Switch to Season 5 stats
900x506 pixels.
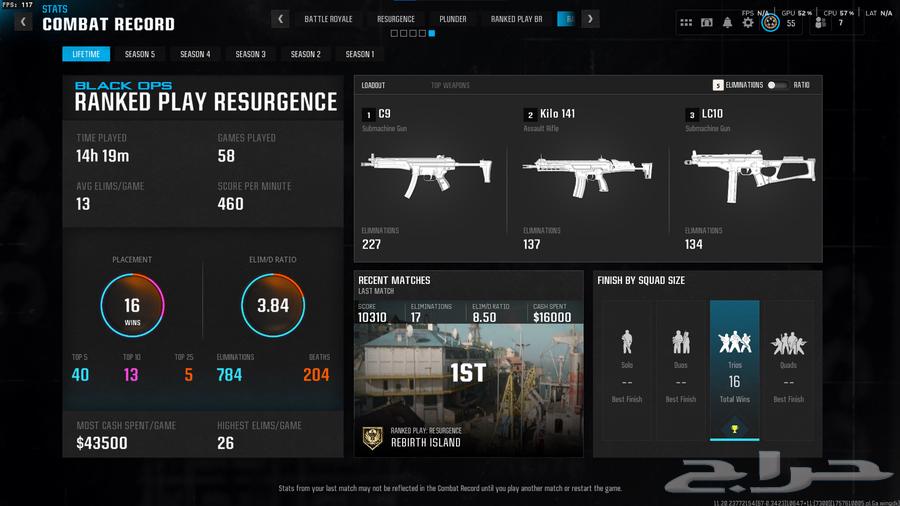140,54
